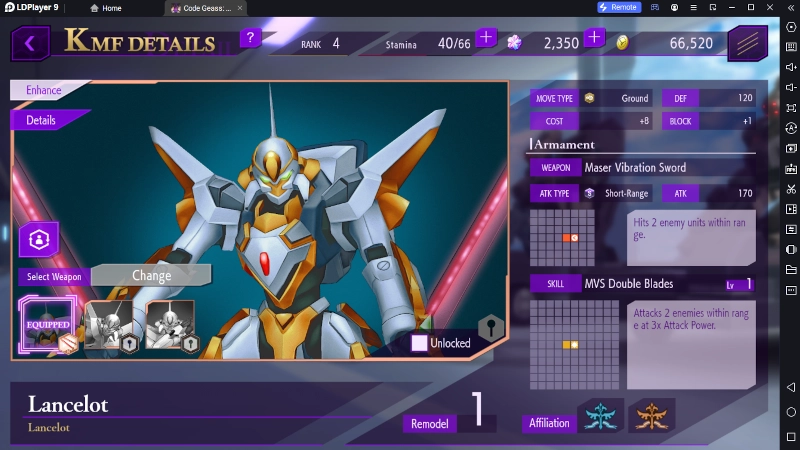Open the question mark help button
Screen dimensions: 800x450
[x=251, y=39]
